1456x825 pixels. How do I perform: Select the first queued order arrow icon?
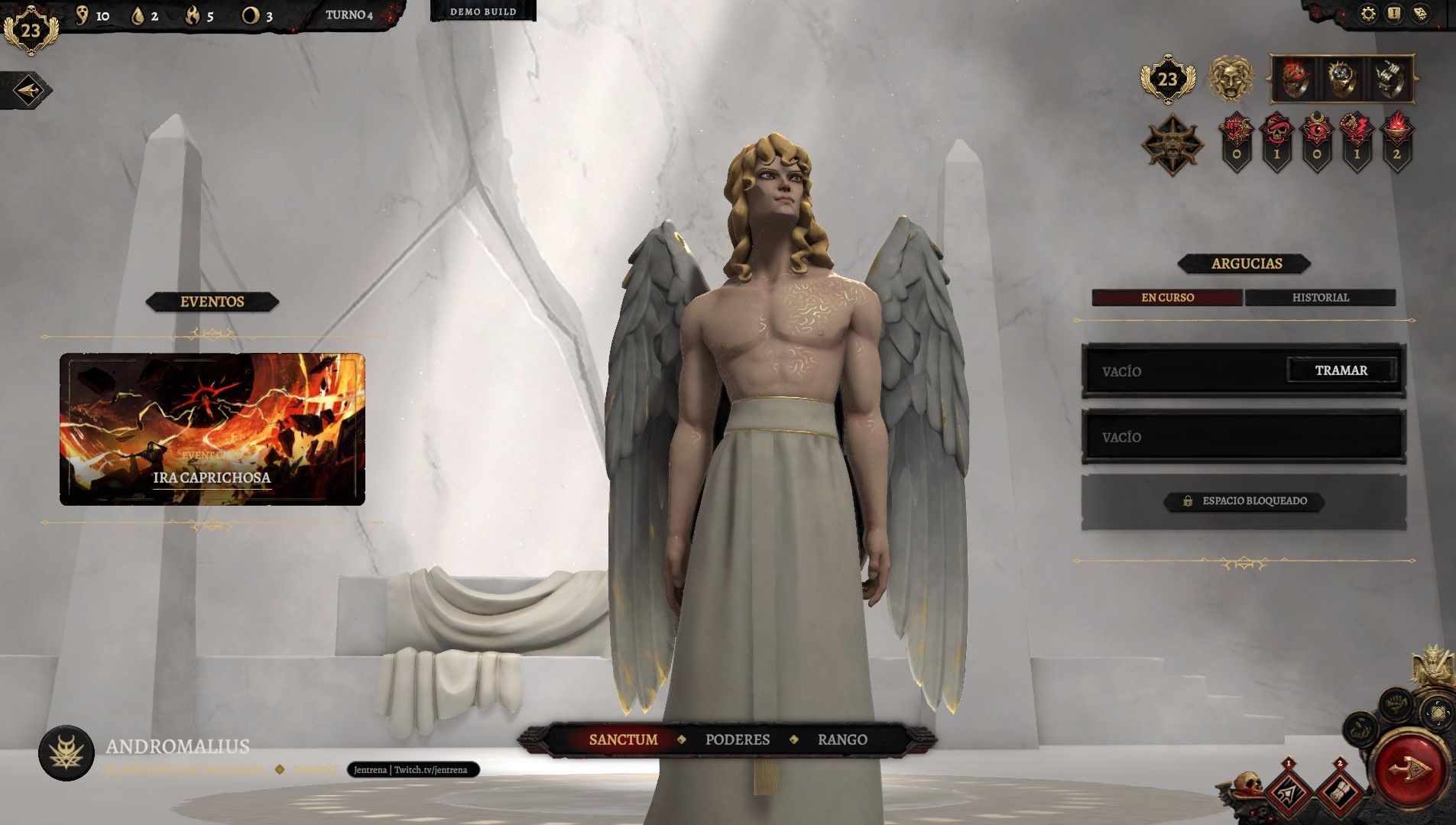(1289, 791)
